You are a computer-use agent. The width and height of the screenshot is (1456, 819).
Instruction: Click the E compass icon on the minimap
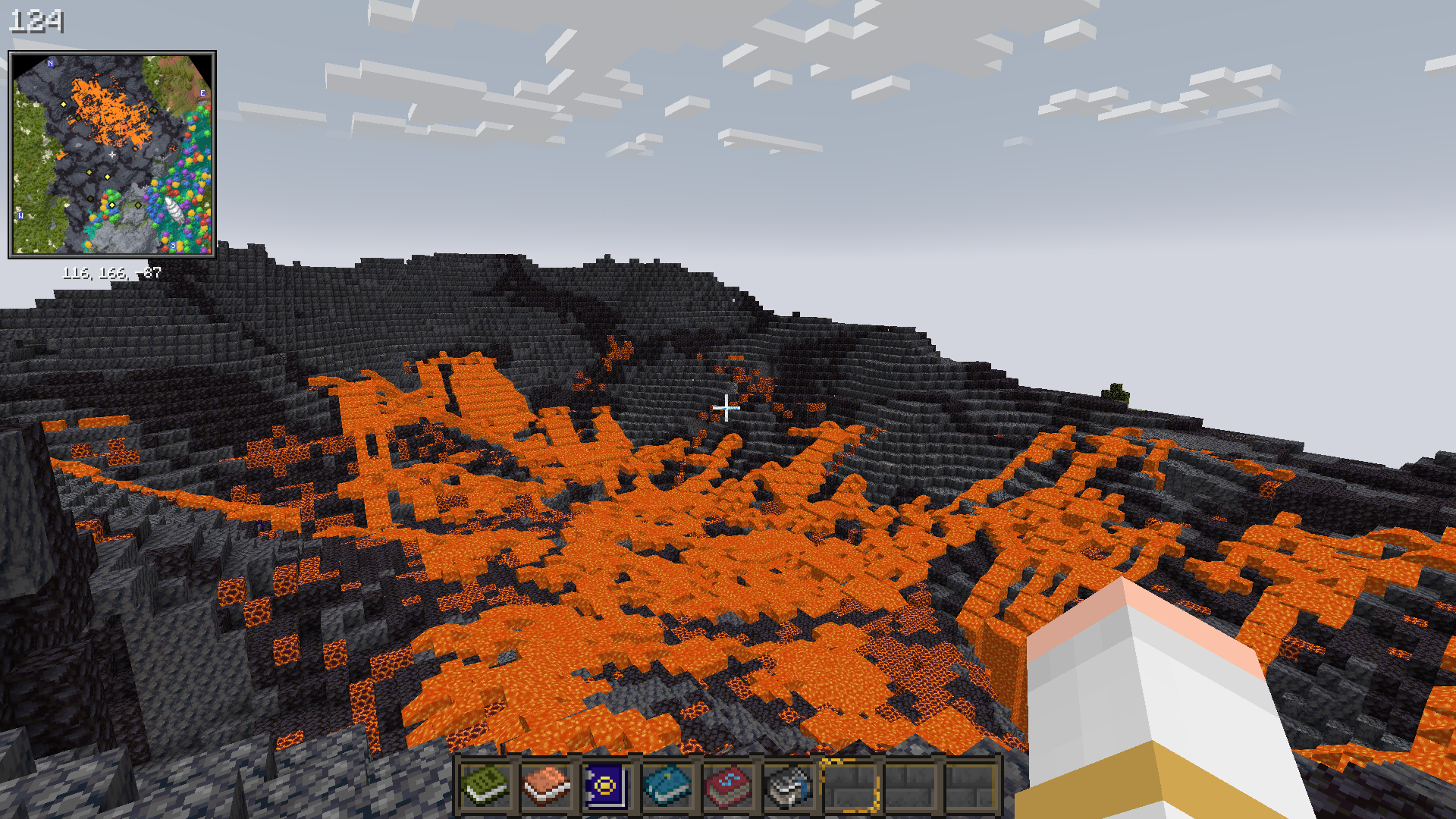pyautogui.click(x=202, y=93)
